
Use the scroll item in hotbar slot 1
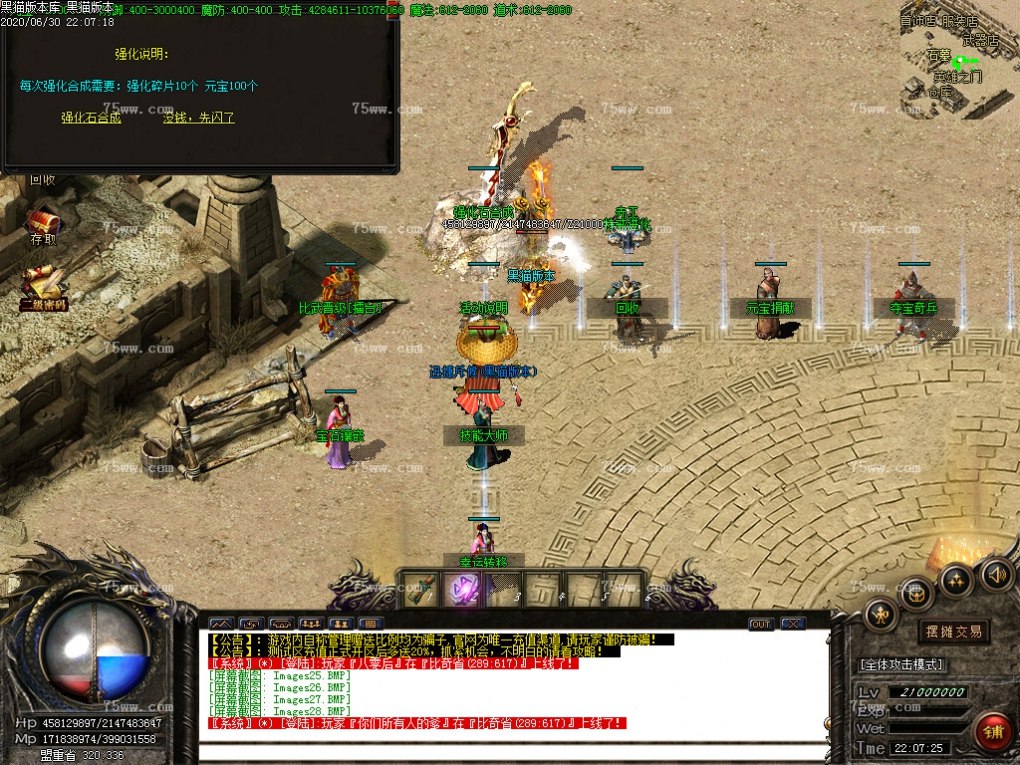(x=420, y=589)
